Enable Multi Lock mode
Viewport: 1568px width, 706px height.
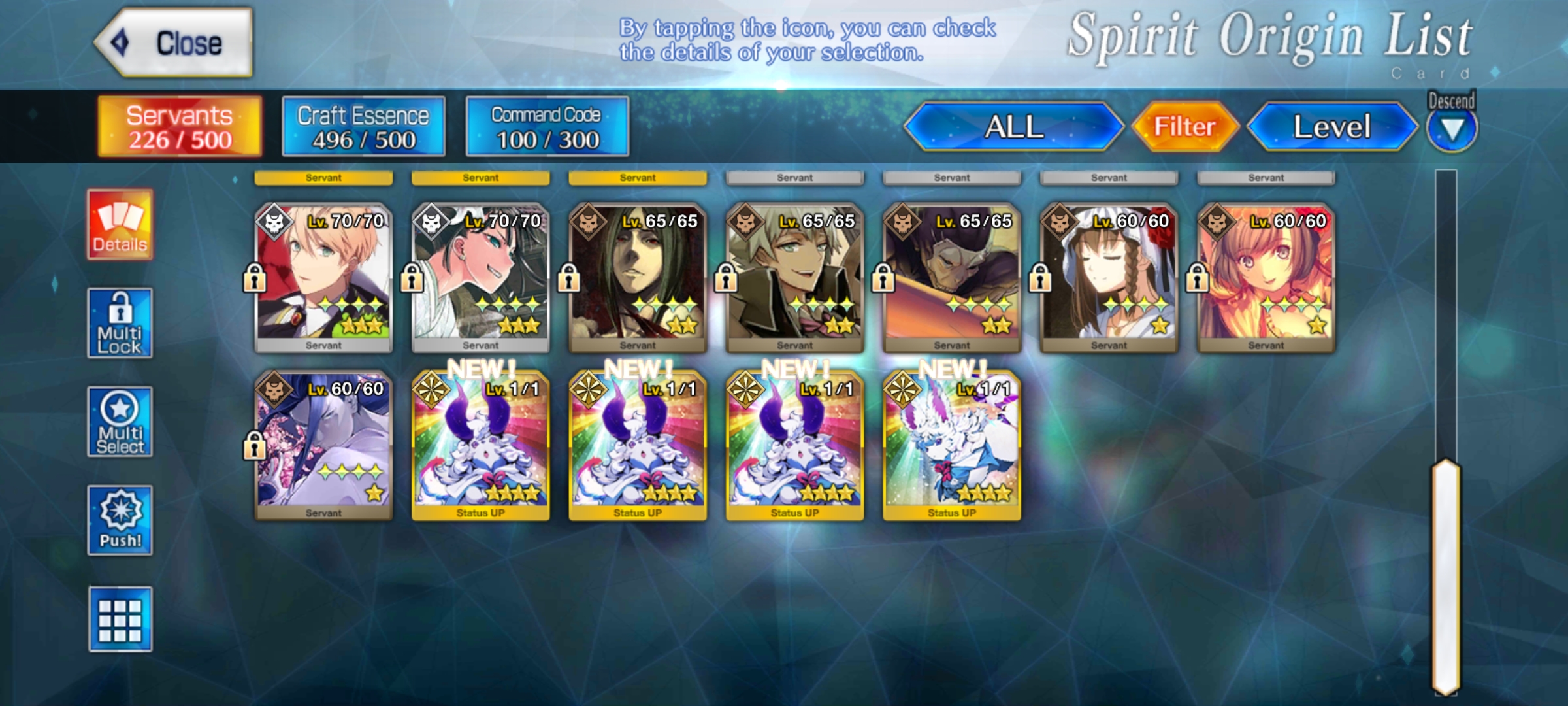pos(120,323)
